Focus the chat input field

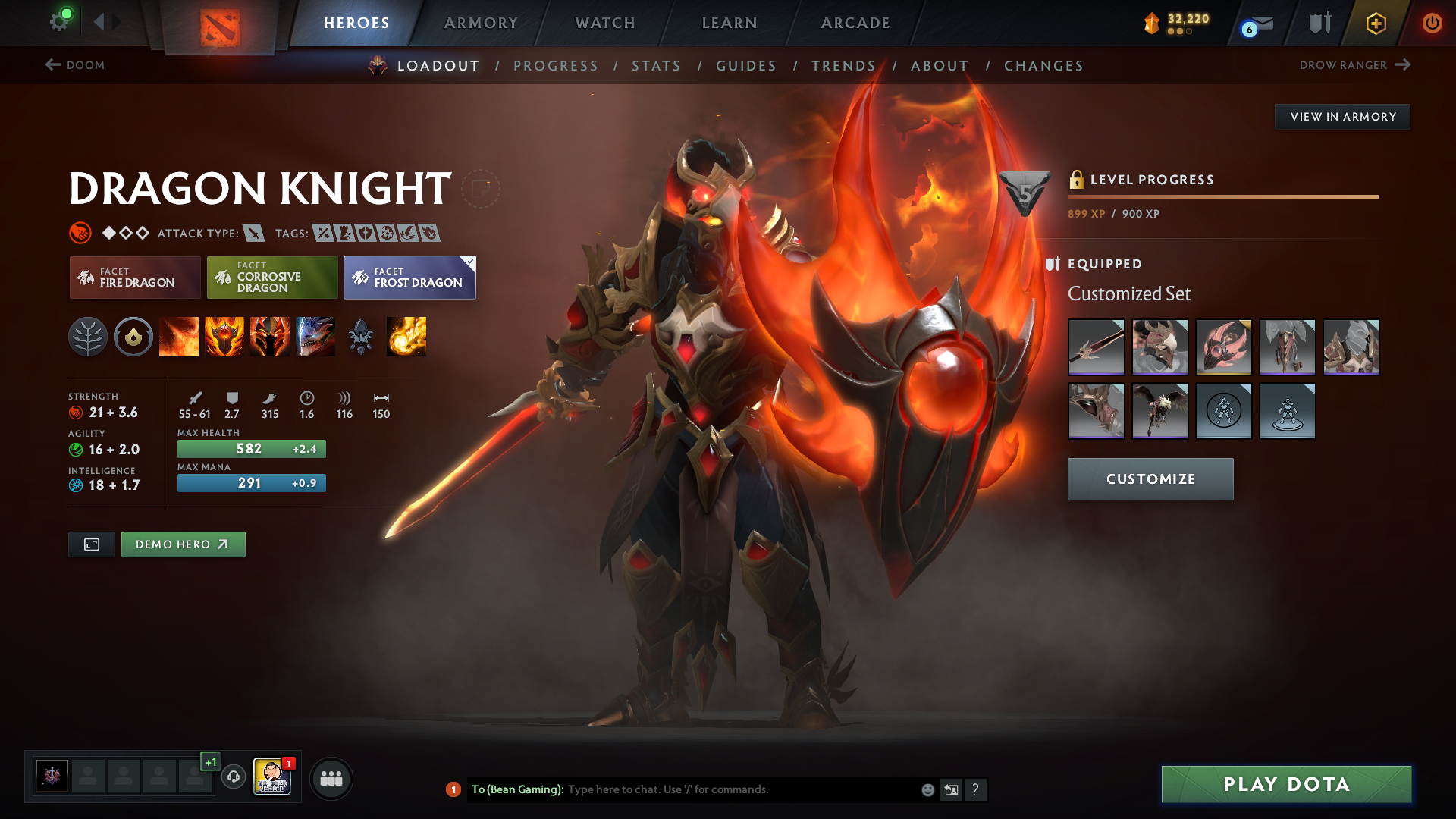click(x=739, y=790)
